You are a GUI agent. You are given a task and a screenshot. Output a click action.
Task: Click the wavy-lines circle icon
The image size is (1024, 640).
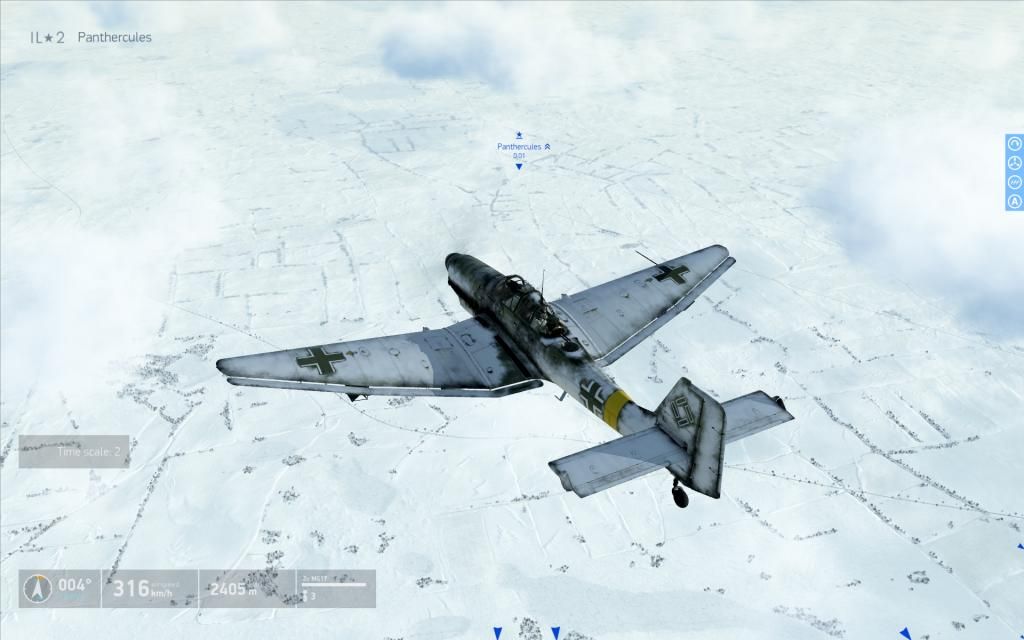click(x=1014, y=182)
